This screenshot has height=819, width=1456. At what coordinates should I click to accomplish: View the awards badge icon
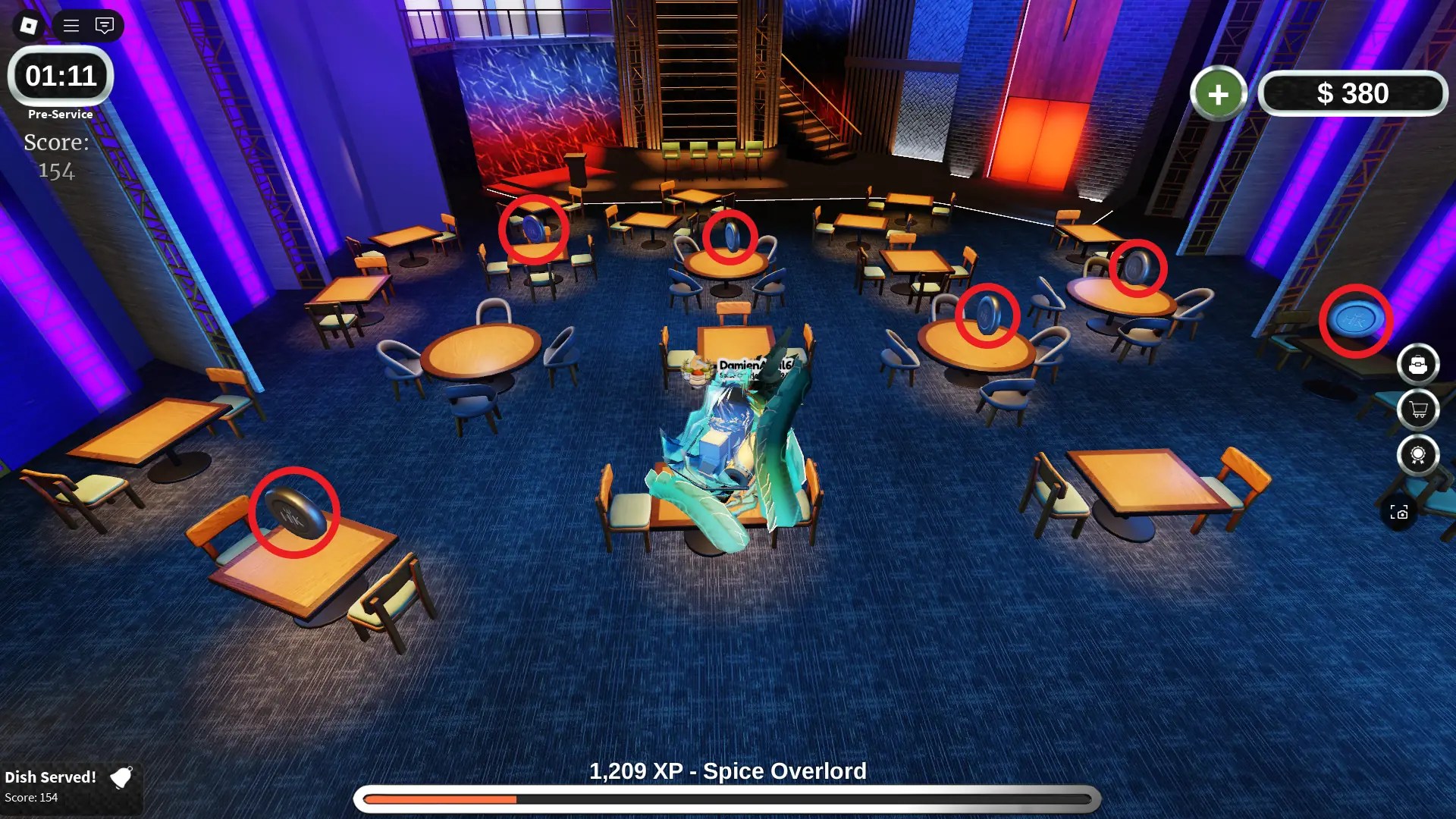tap(1420, 456)
